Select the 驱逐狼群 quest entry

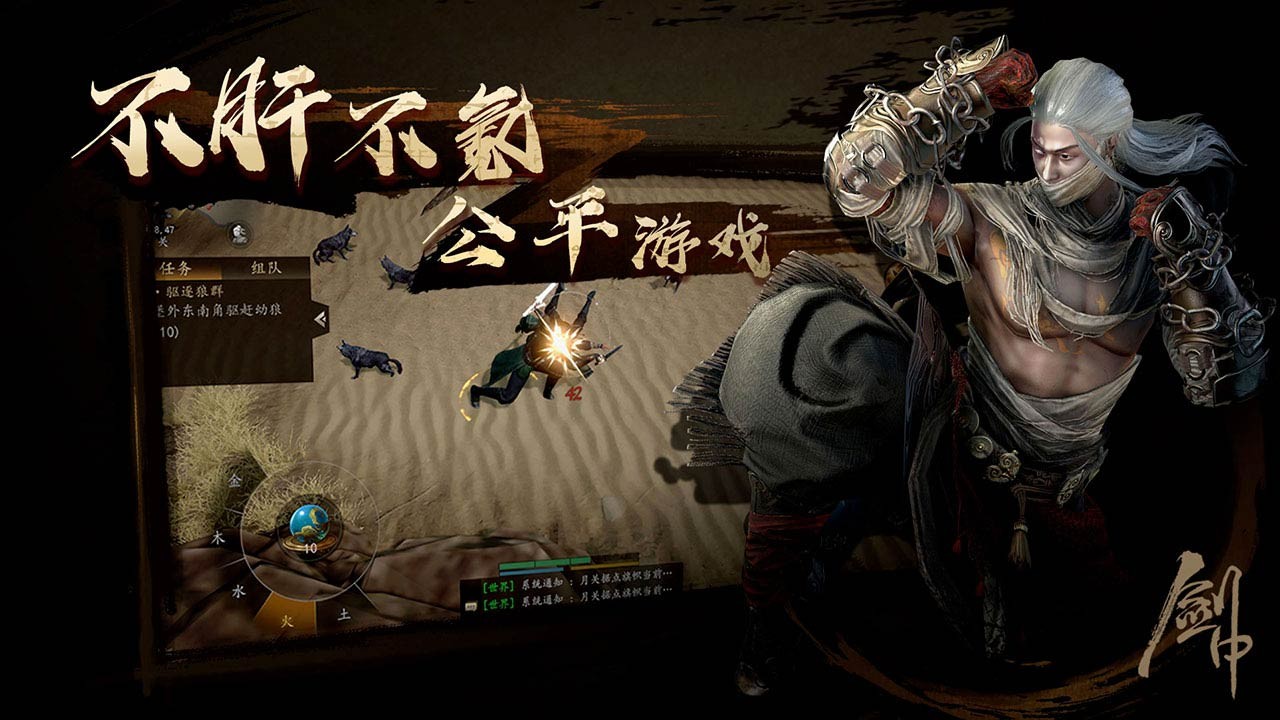coord(196,290)
